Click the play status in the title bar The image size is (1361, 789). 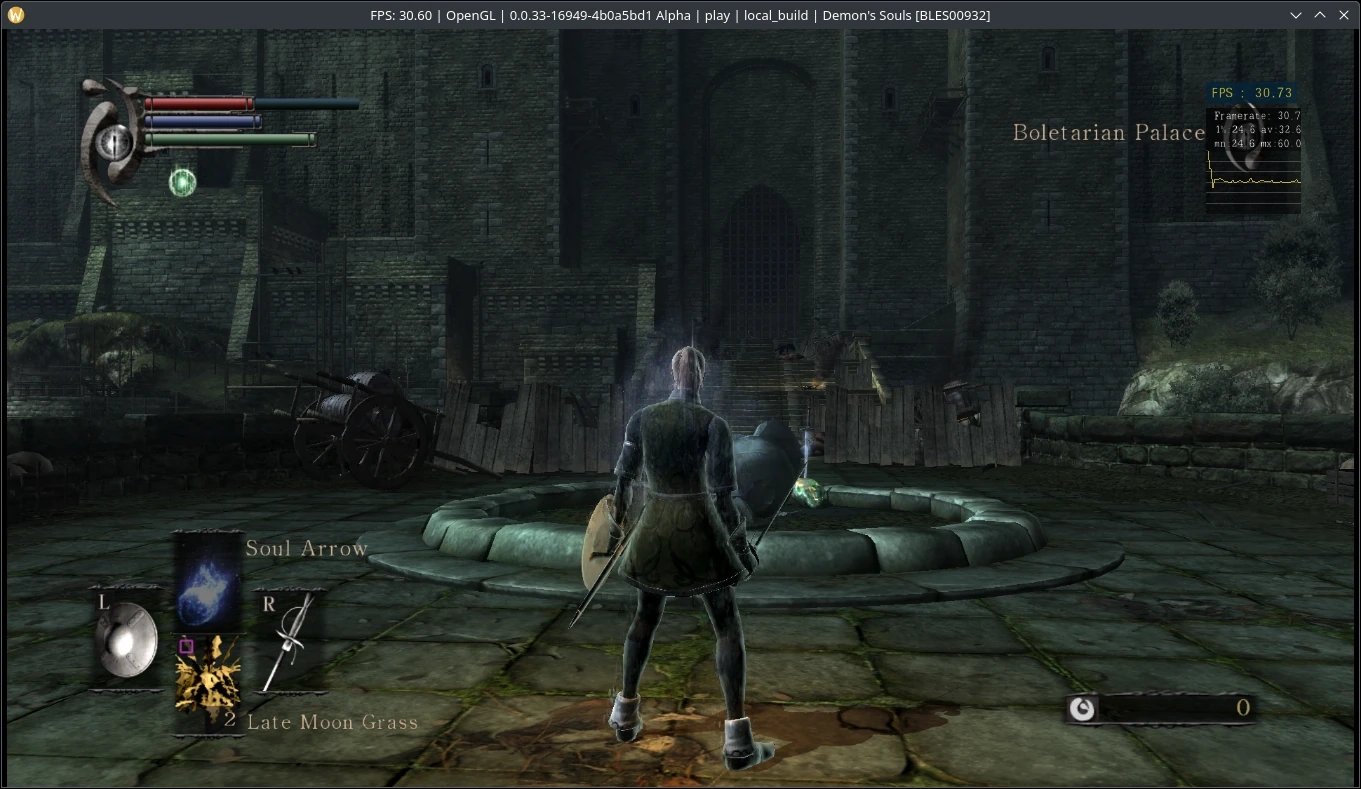(x=716, y=15)
